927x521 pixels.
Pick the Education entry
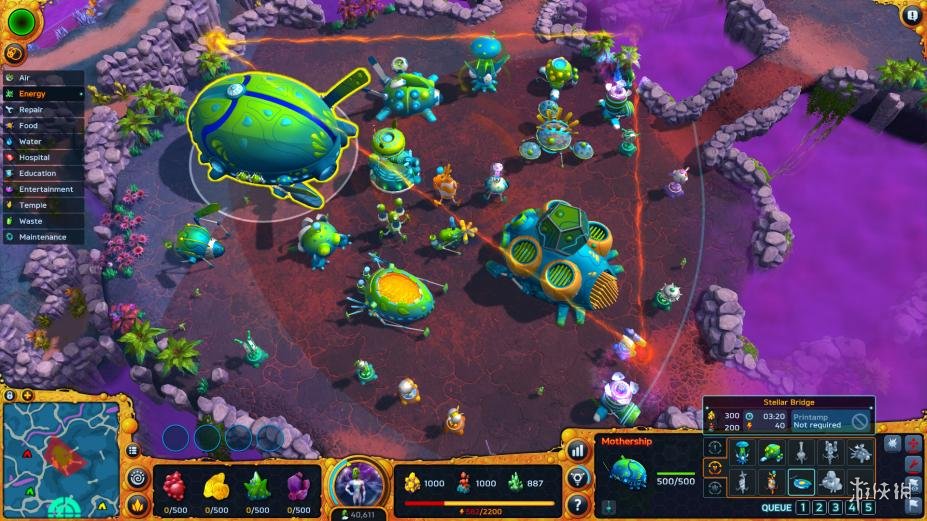37,173
